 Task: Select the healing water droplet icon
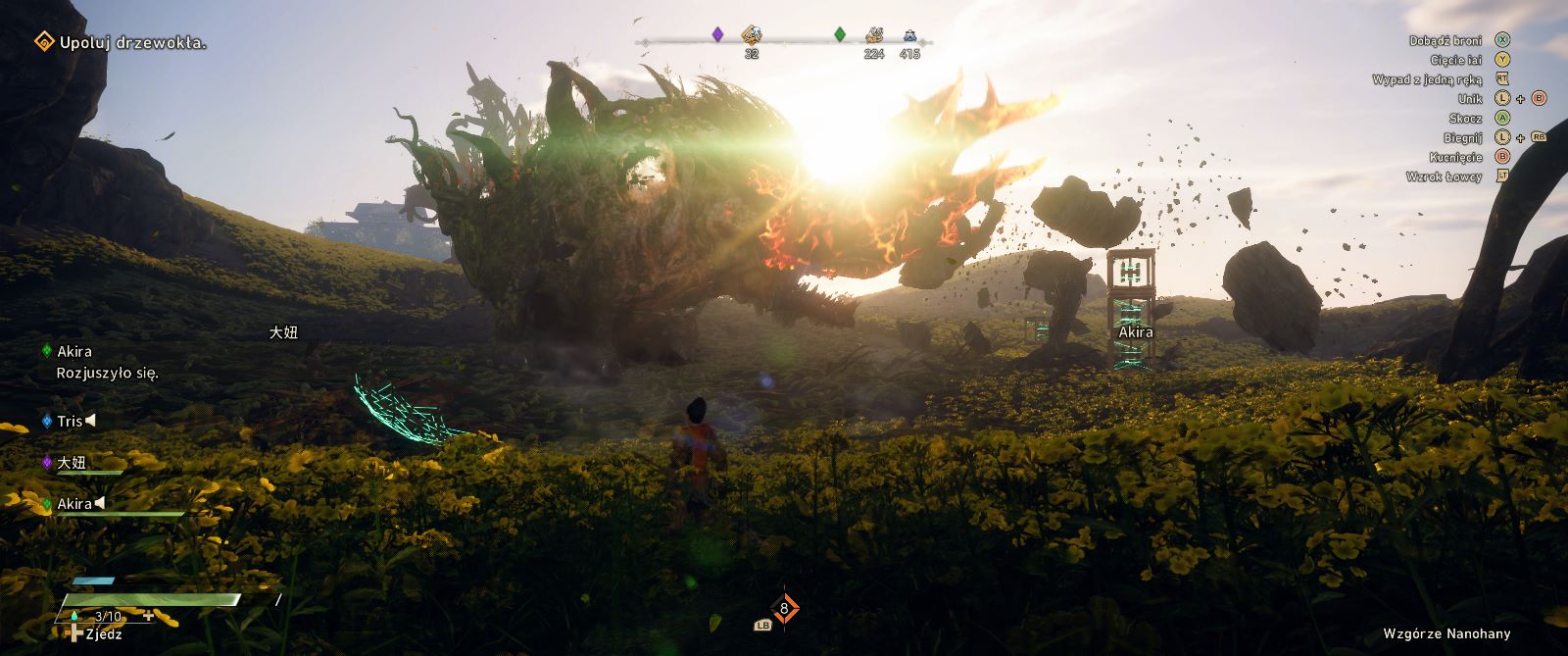pyautogui.click(x=73, y=616)
